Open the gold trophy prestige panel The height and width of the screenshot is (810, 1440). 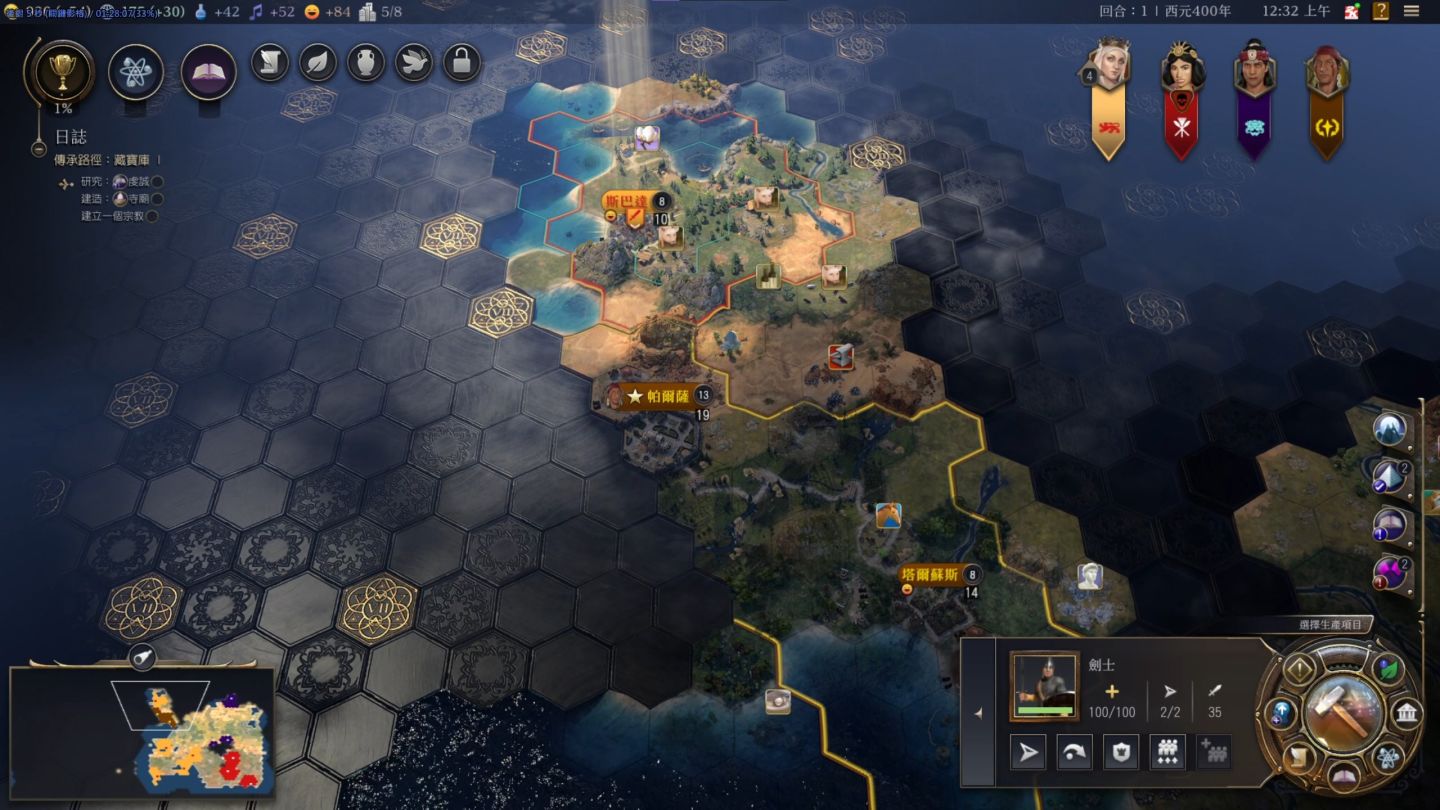pyautogui.click(x=64, y=72)
